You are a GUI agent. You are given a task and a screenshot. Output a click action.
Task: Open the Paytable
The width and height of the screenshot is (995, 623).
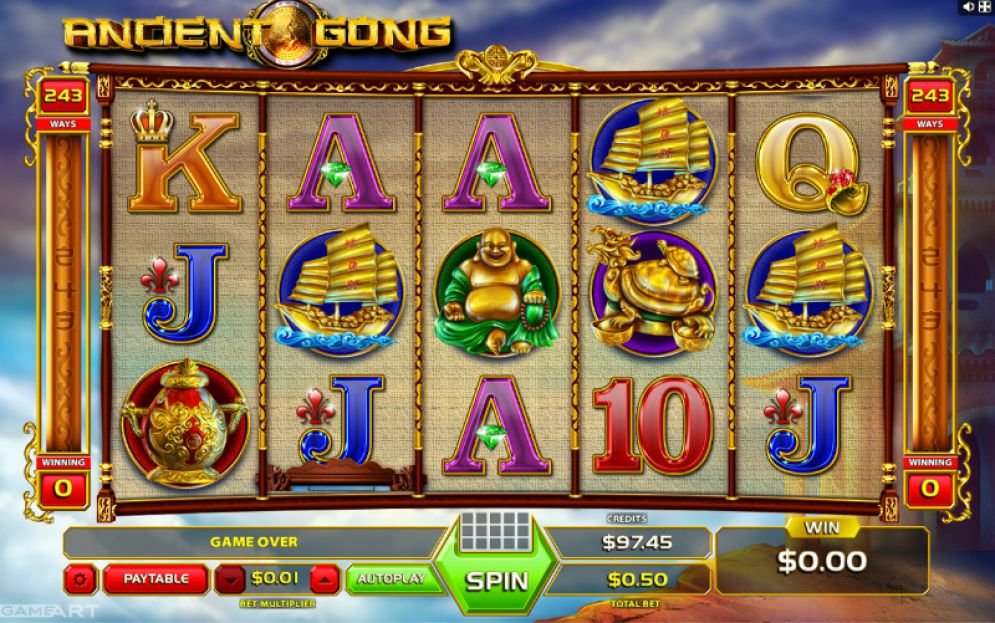pos(156,578)
